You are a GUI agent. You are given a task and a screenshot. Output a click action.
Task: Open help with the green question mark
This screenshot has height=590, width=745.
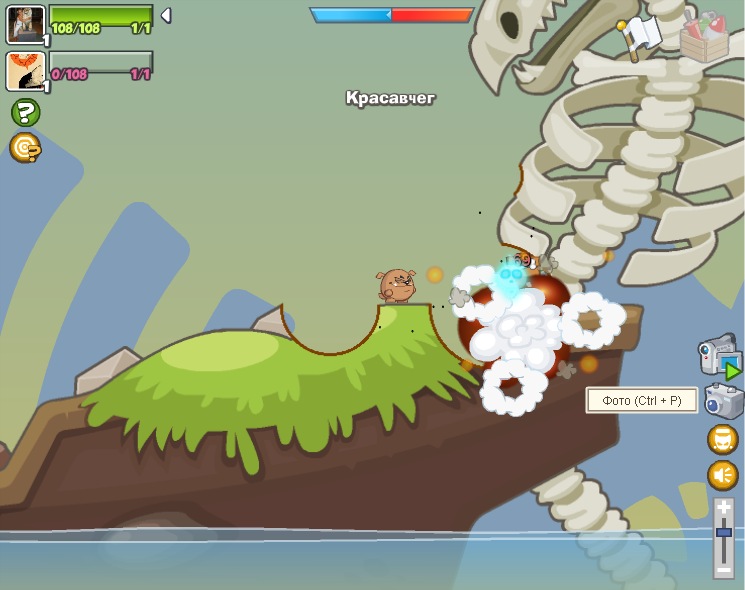tap(25, 112)
